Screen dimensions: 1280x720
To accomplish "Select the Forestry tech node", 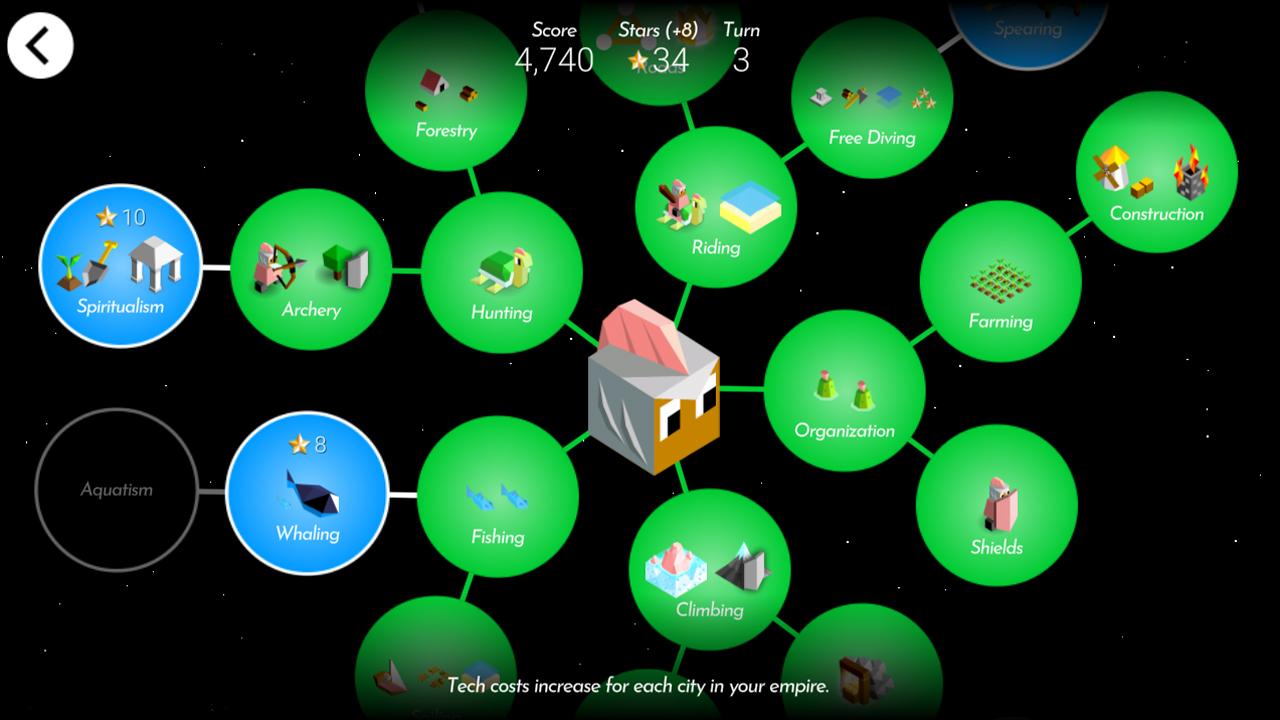I will pos(446,92).
